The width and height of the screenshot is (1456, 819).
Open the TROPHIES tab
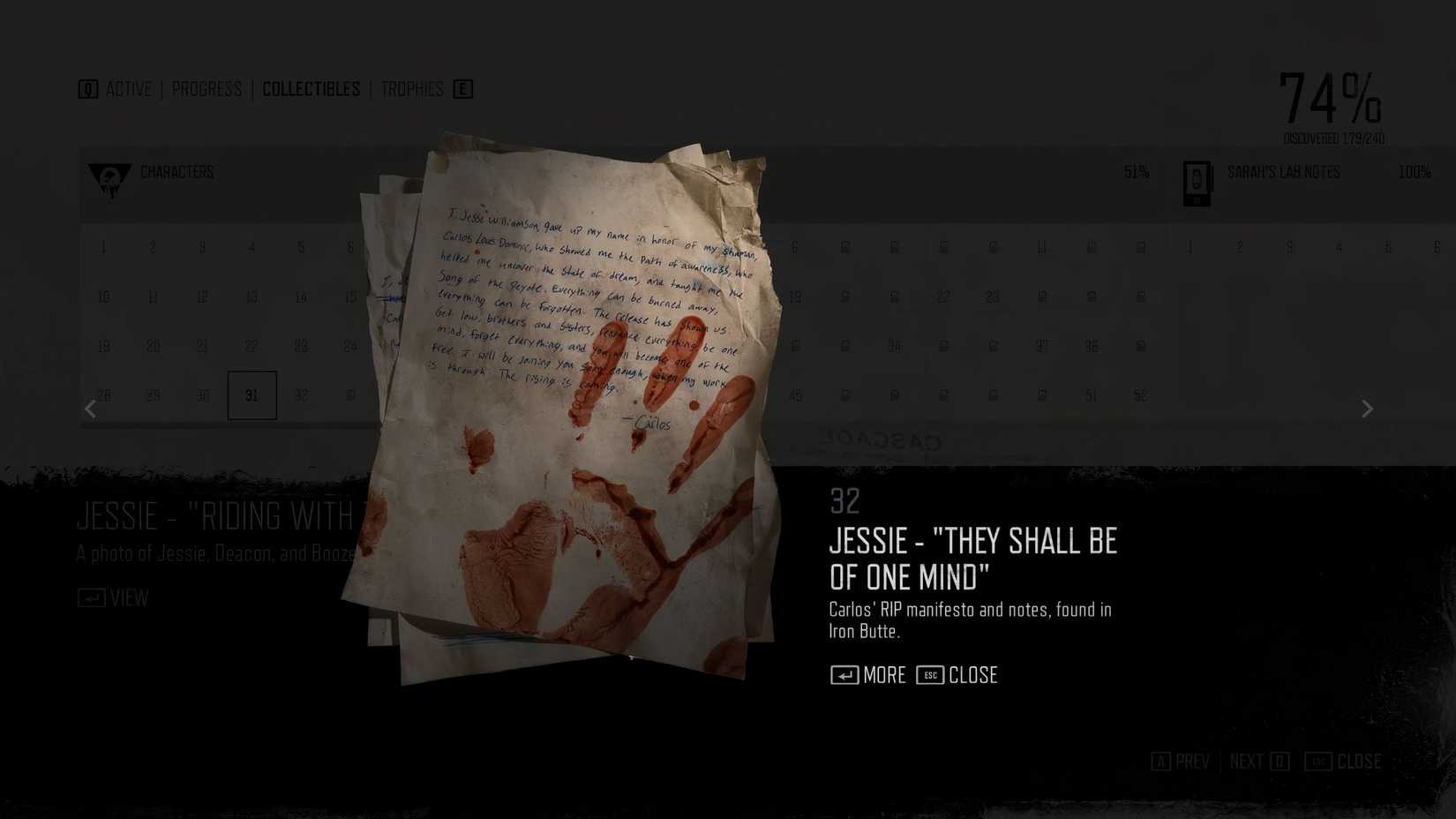point(412,88)
